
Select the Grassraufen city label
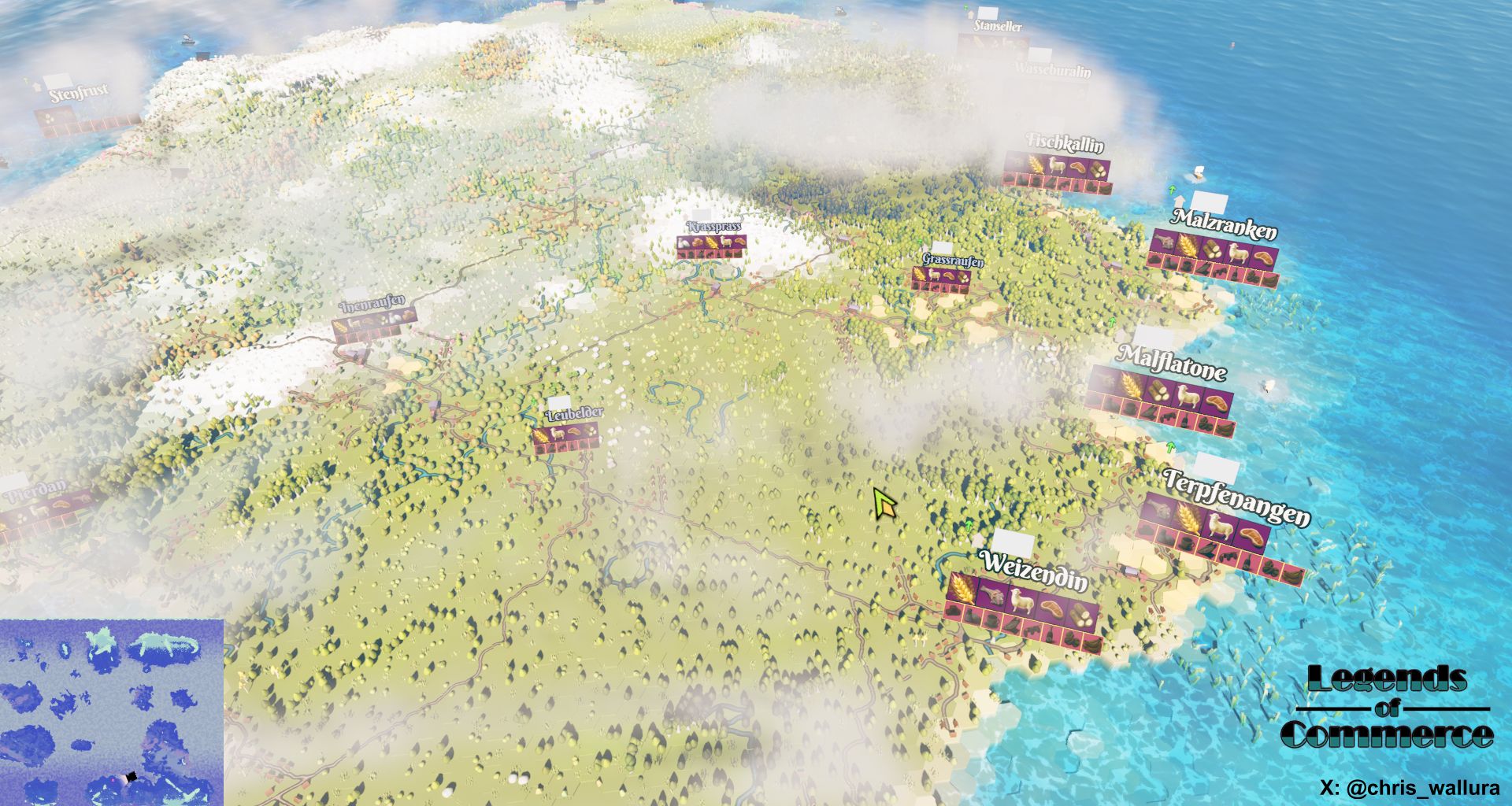(953, 259)
